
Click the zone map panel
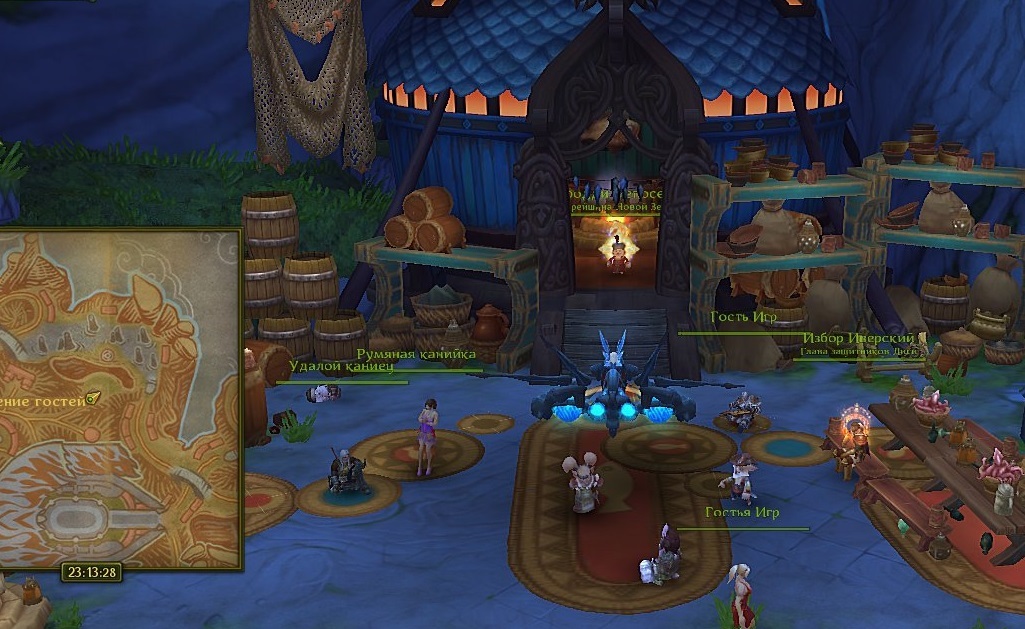point(118,400)
